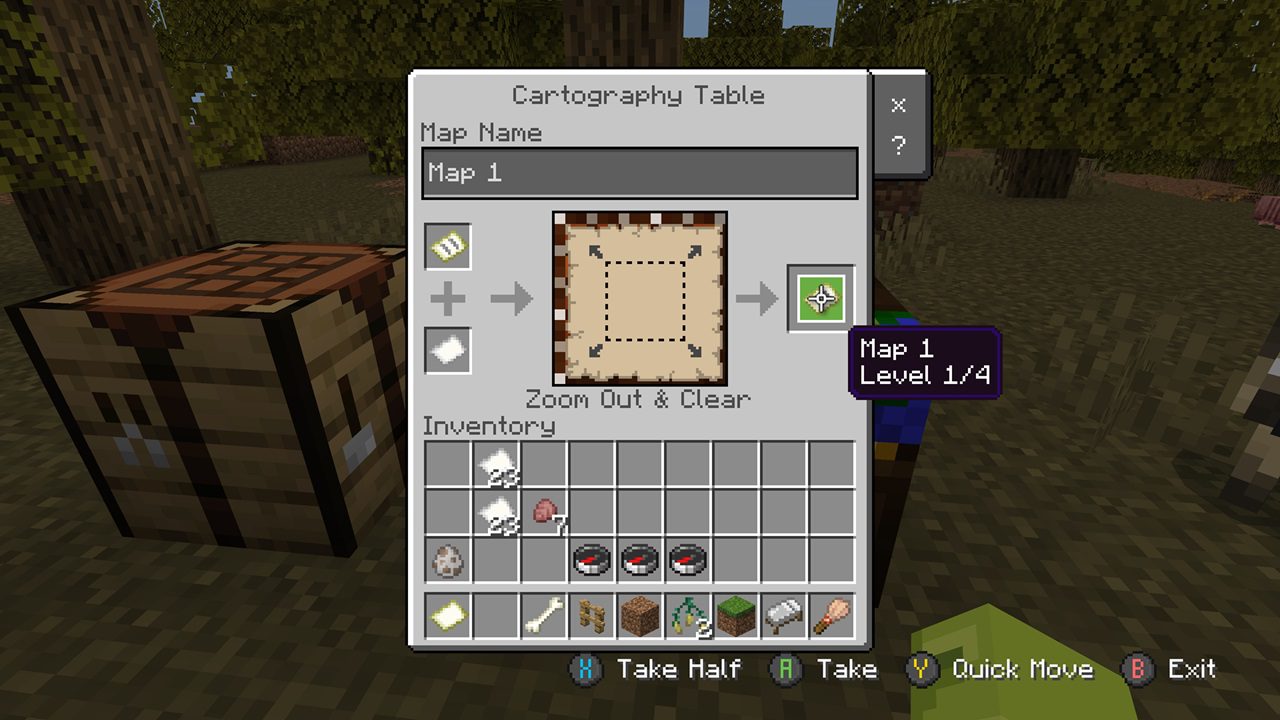Select the hanging plant stack of 2
Image resolution: width=1280 pixels, height=720 pixels.
[688, 617]
